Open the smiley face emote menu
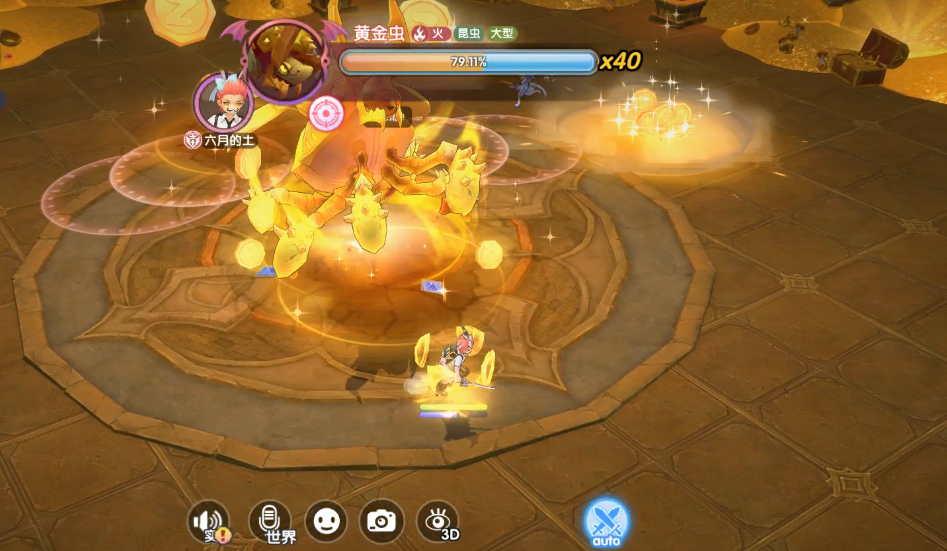Image resolution: width=947 pixels, height=551 pixels. [325, 520]
